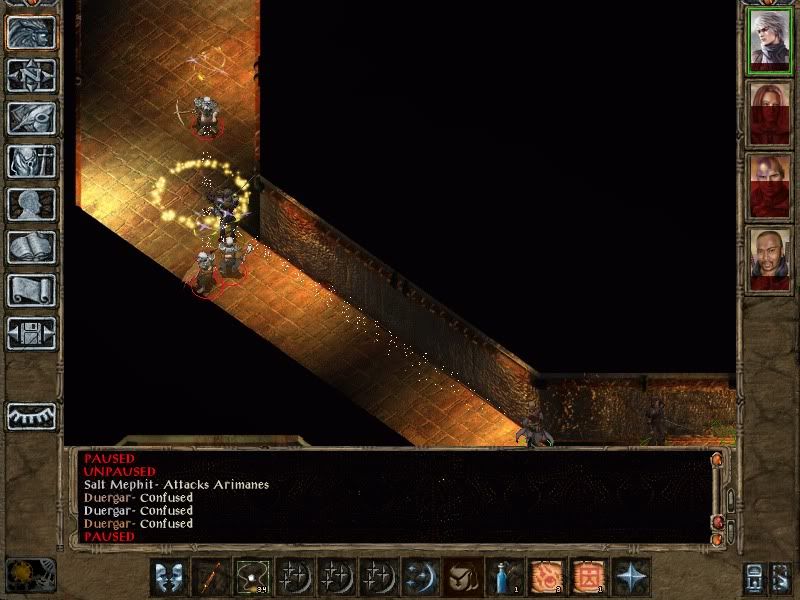
Task: Open the area map compass button
Action: coord(31,75)
